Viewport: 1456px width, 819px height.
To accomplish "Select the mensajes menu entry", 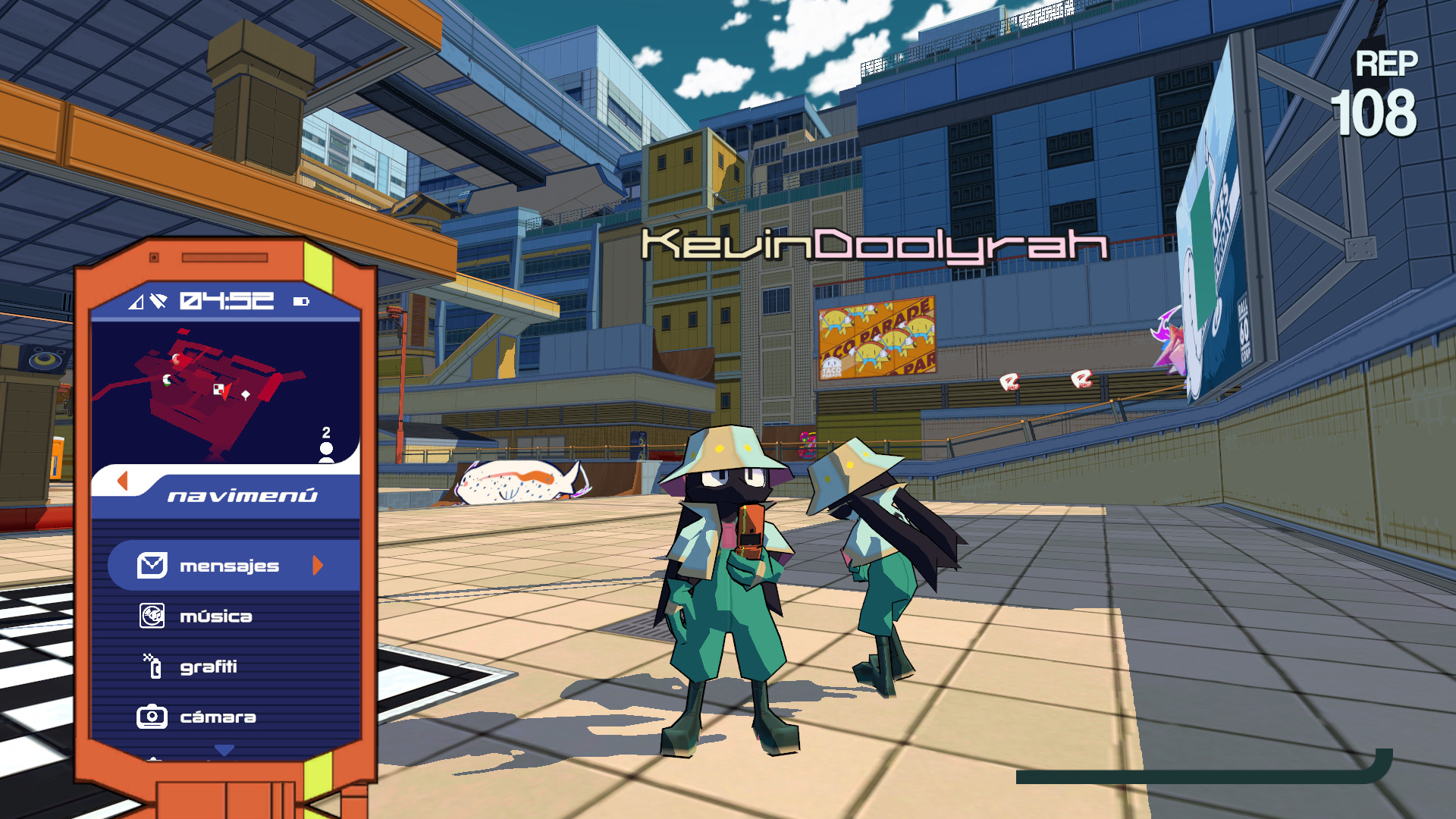I will click(229, 565).
